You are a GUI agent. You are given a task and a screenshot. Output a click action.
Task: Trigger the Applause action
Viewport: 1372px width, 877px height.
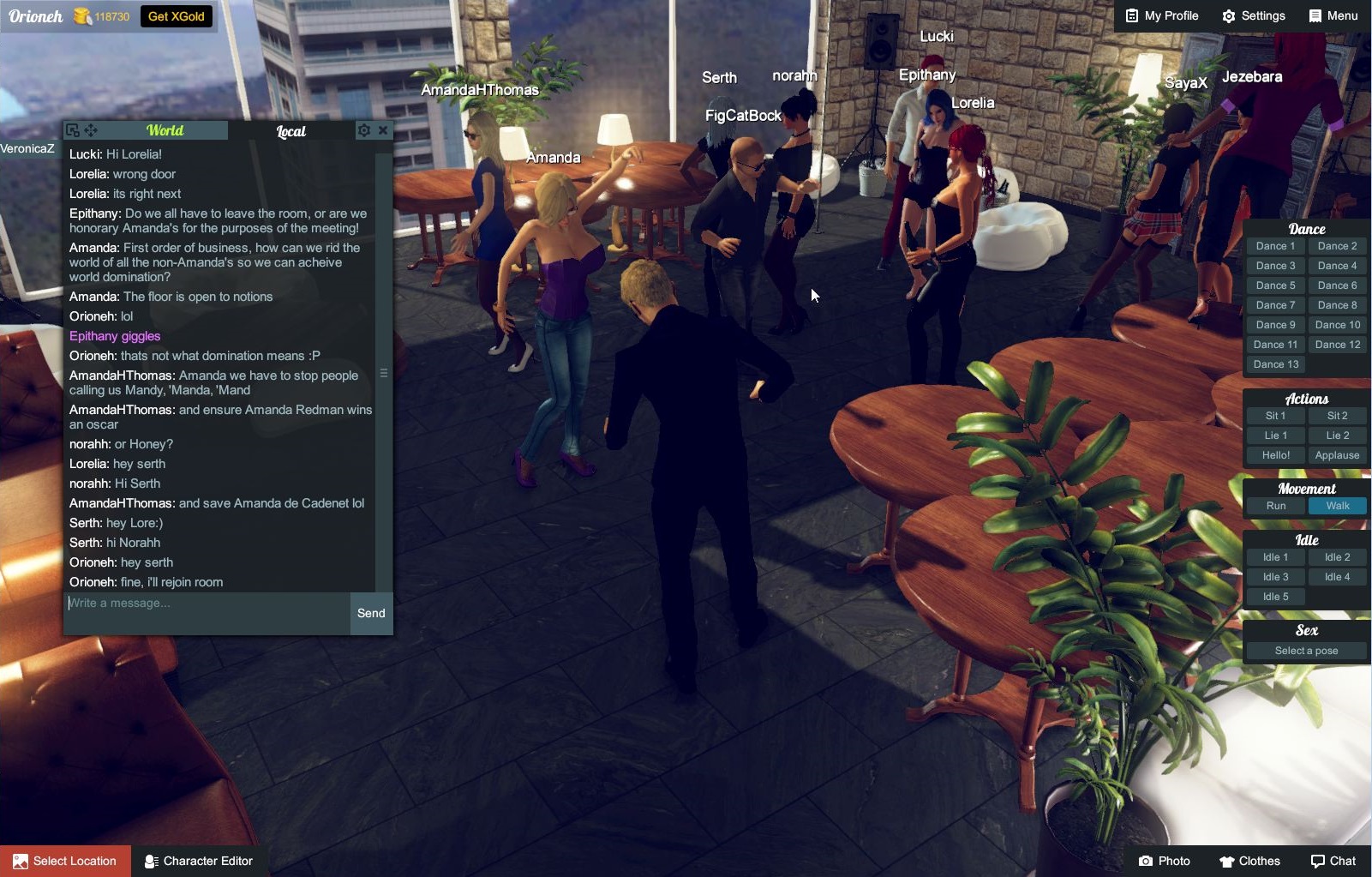click(1337, 455)
